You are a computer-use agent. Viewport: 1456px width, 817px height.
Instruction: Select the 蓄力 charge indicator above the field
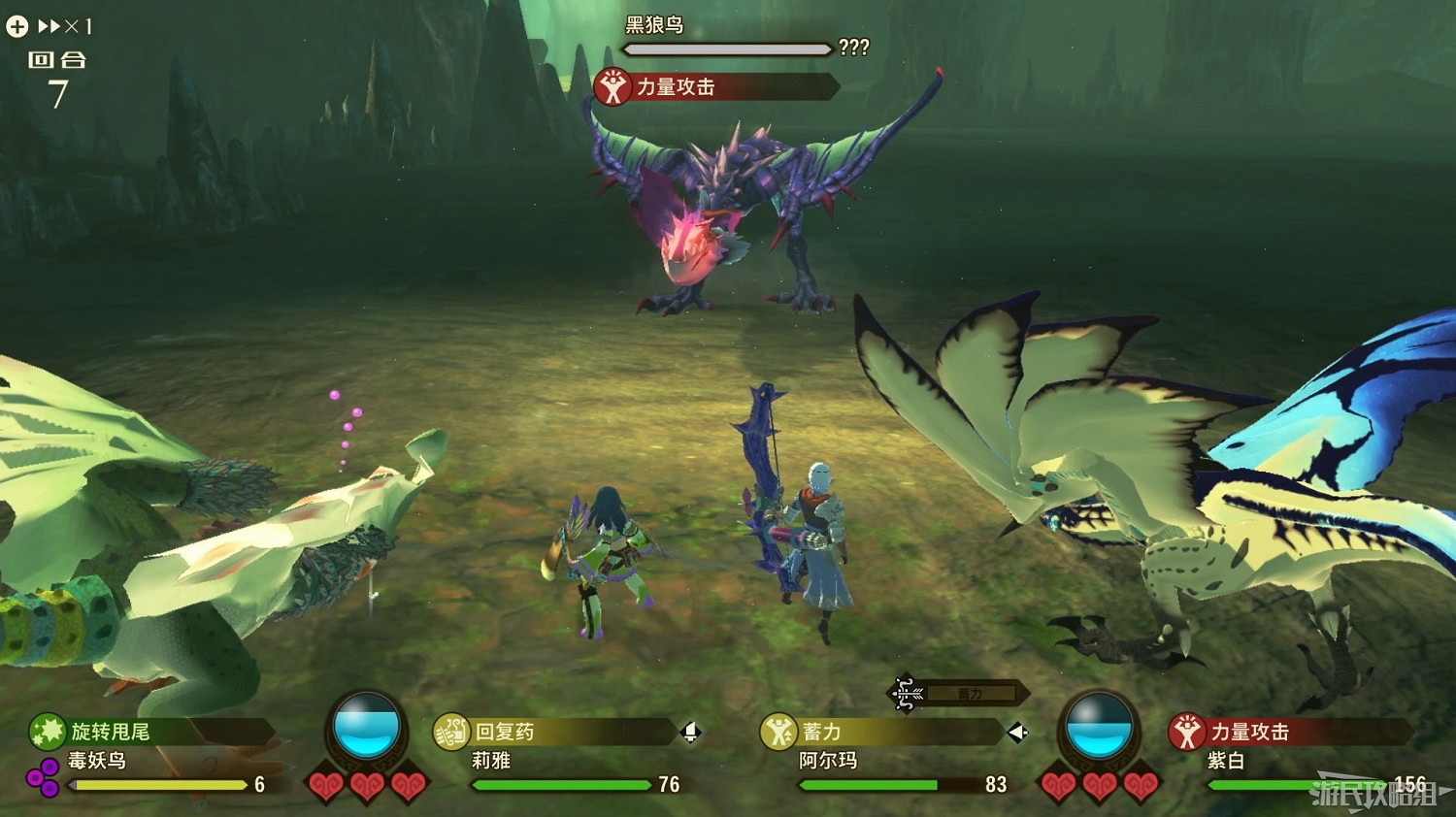pos(971,692)
